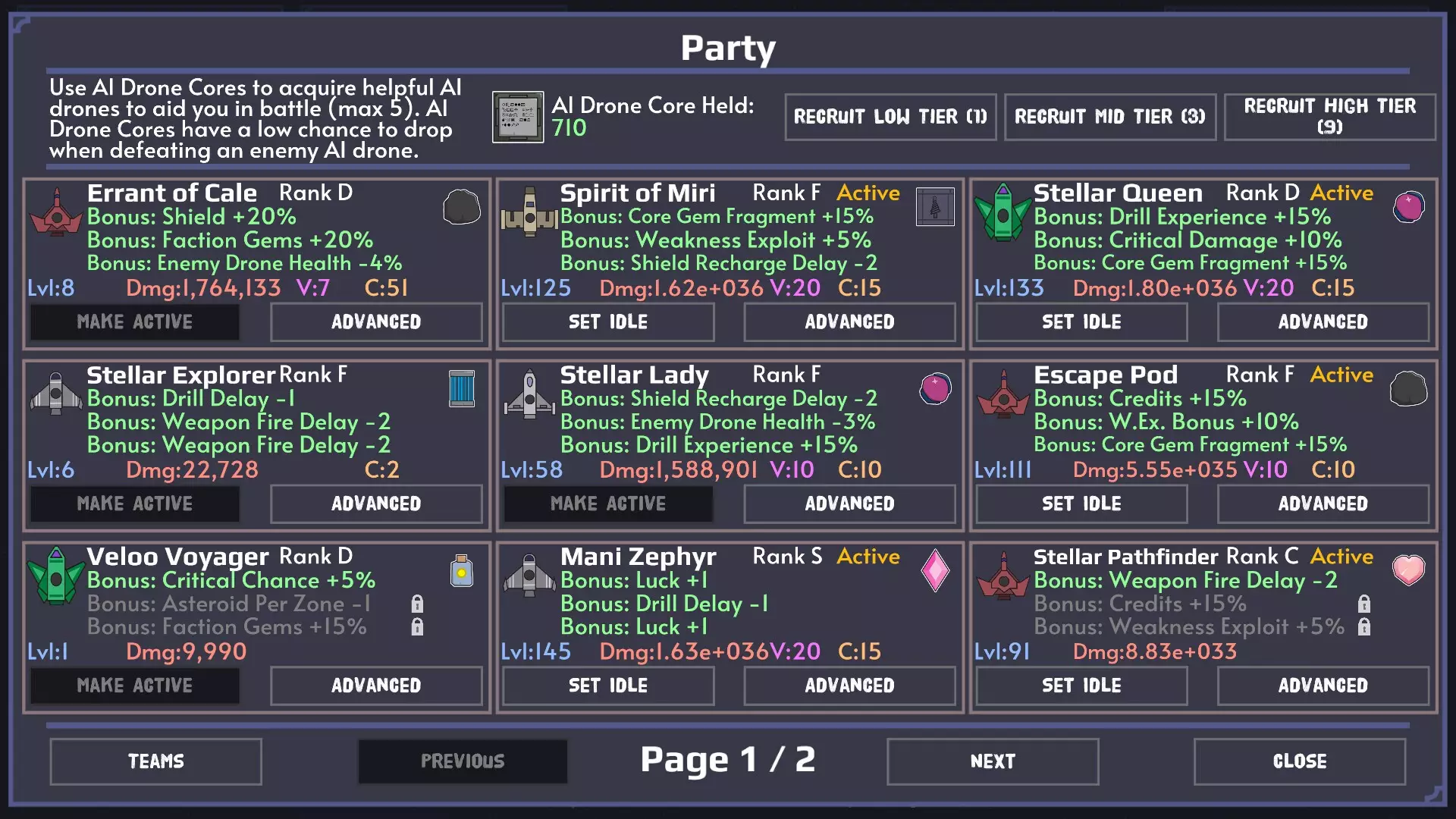Click the heart gem icon on Stellar Pathfinder's card
Image resolution: width=1456 pixels, height=819 pixels.
tap(1408, 570)
